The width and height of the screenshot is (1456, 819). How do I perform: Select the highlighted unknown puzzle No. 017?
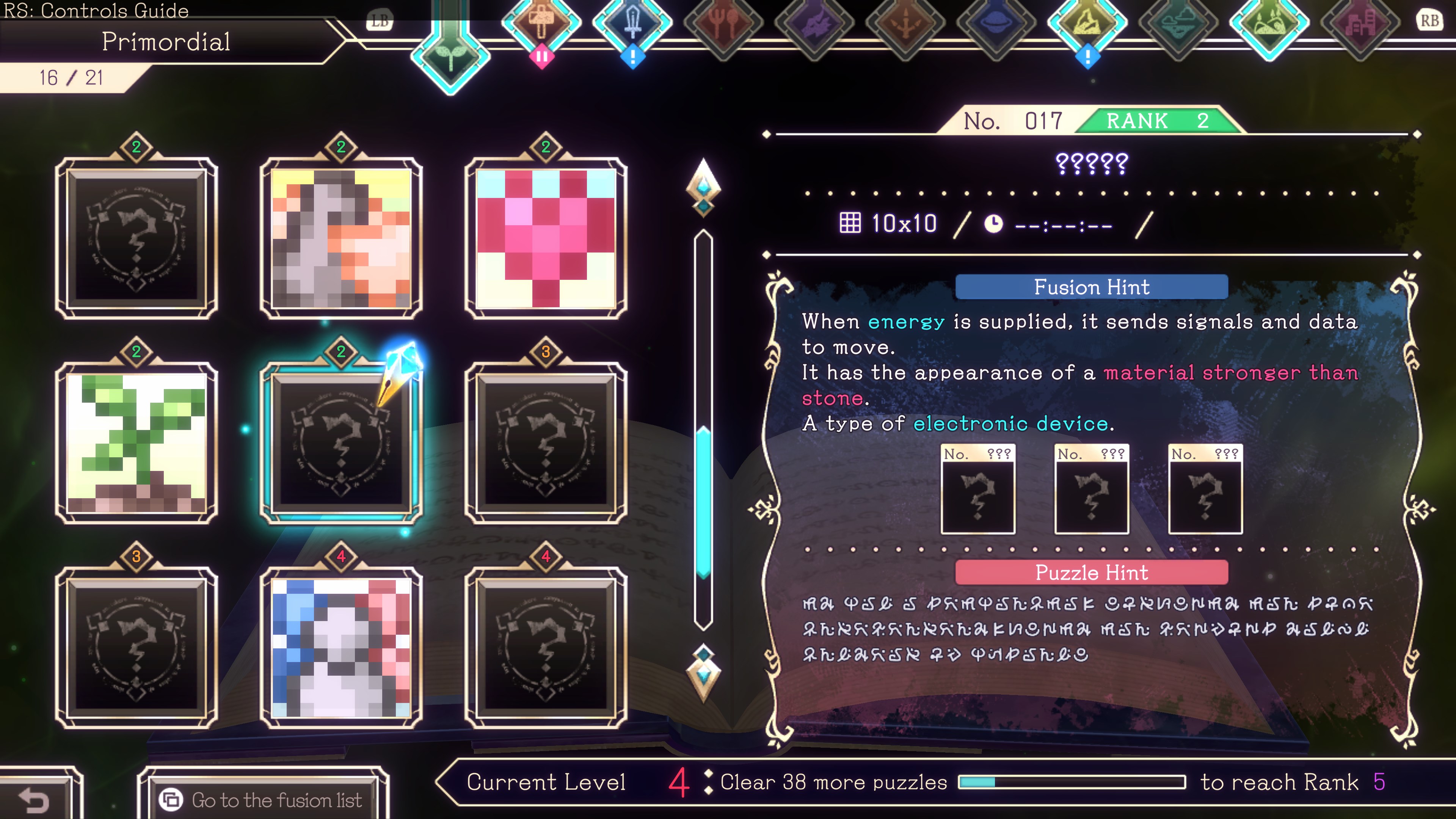(341, 442)
